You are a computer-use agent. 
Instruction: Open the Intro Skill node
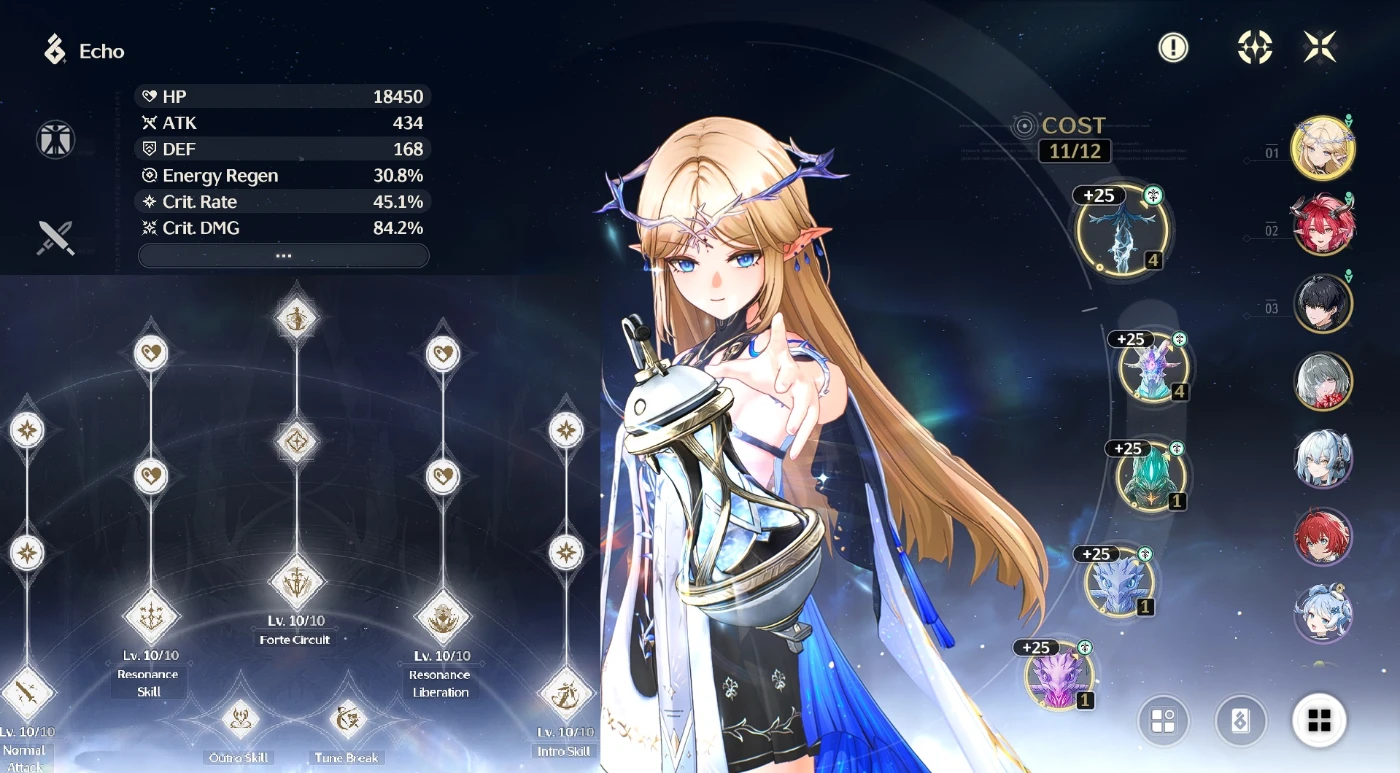tap(566, 694)
